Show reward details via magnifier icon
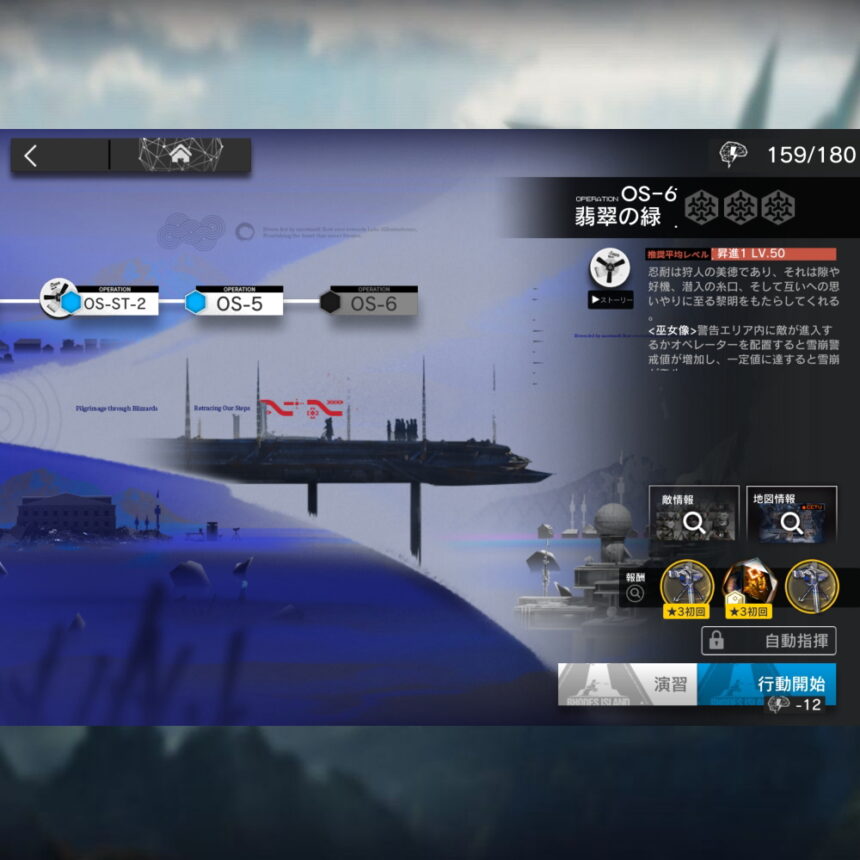 (635, 594)
